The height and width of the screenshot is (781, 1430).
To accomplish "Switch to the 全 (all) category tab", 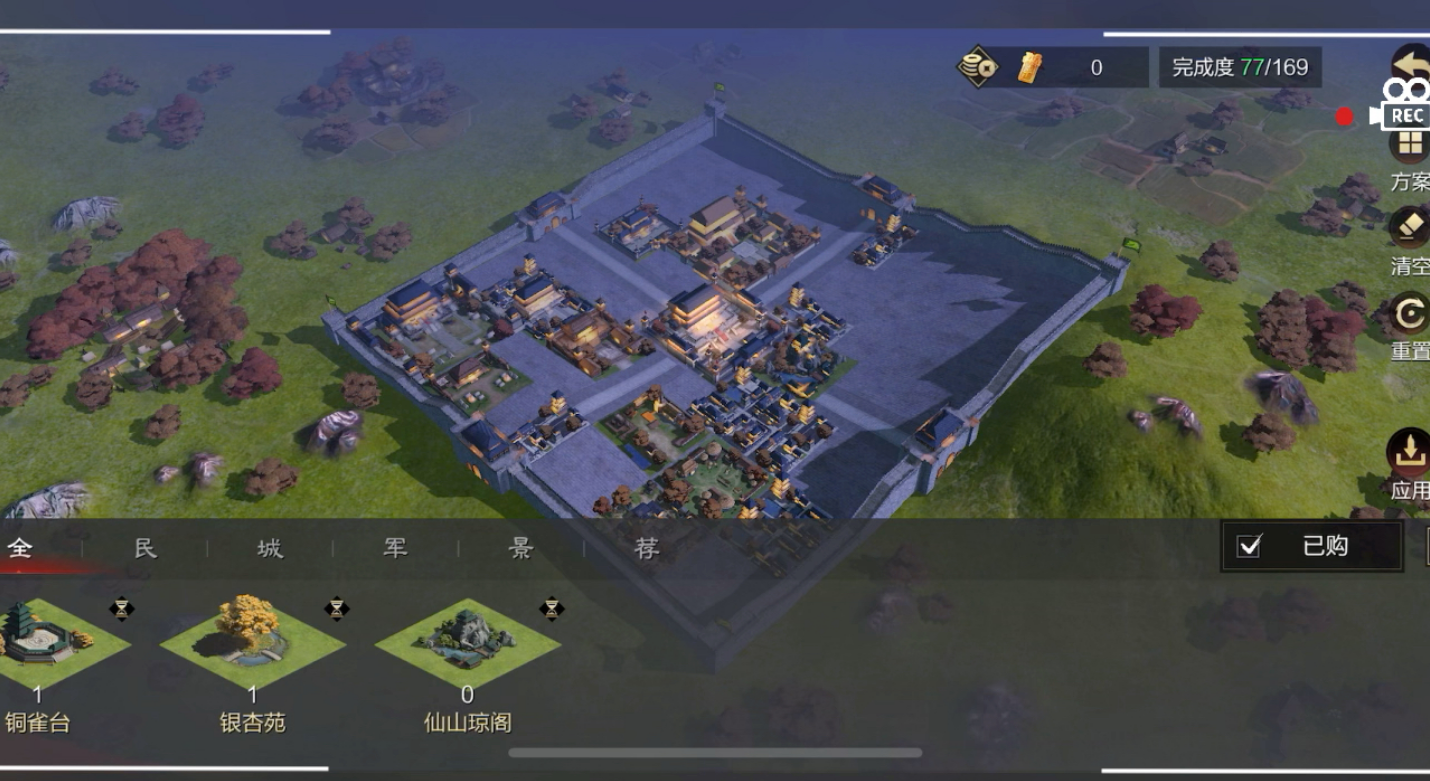I will coord(20,548).
